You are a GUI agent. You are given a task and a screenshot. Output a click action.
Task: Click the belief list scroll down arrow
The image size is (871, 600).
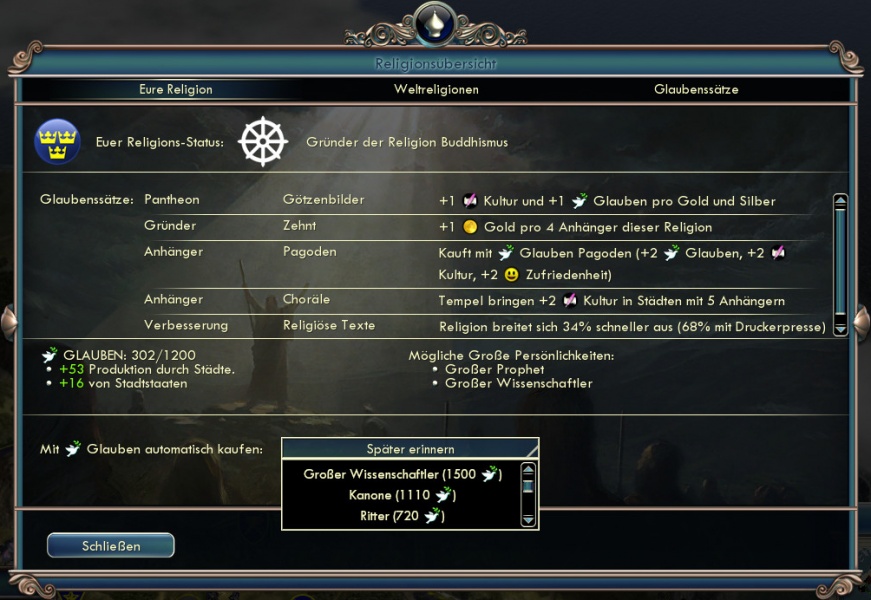[x=840, y=328]
